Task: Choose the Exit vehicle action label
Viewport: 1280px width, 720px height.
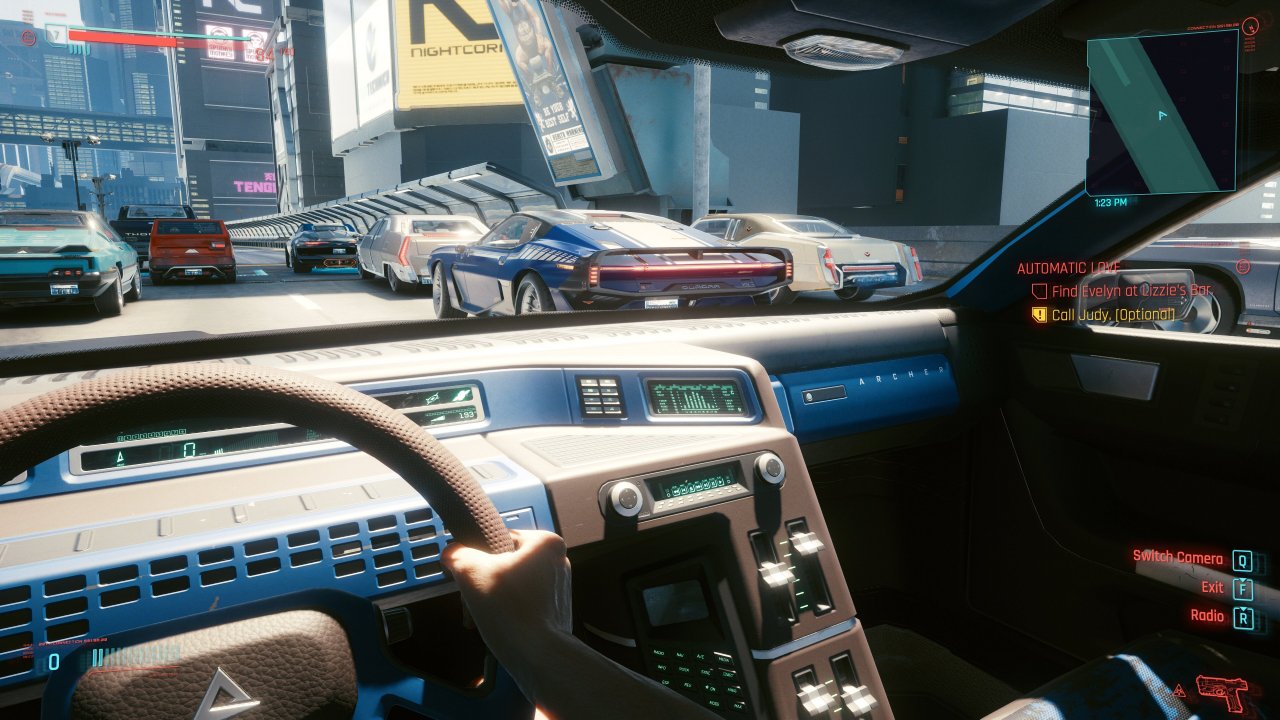Action: pos(1212,587)
